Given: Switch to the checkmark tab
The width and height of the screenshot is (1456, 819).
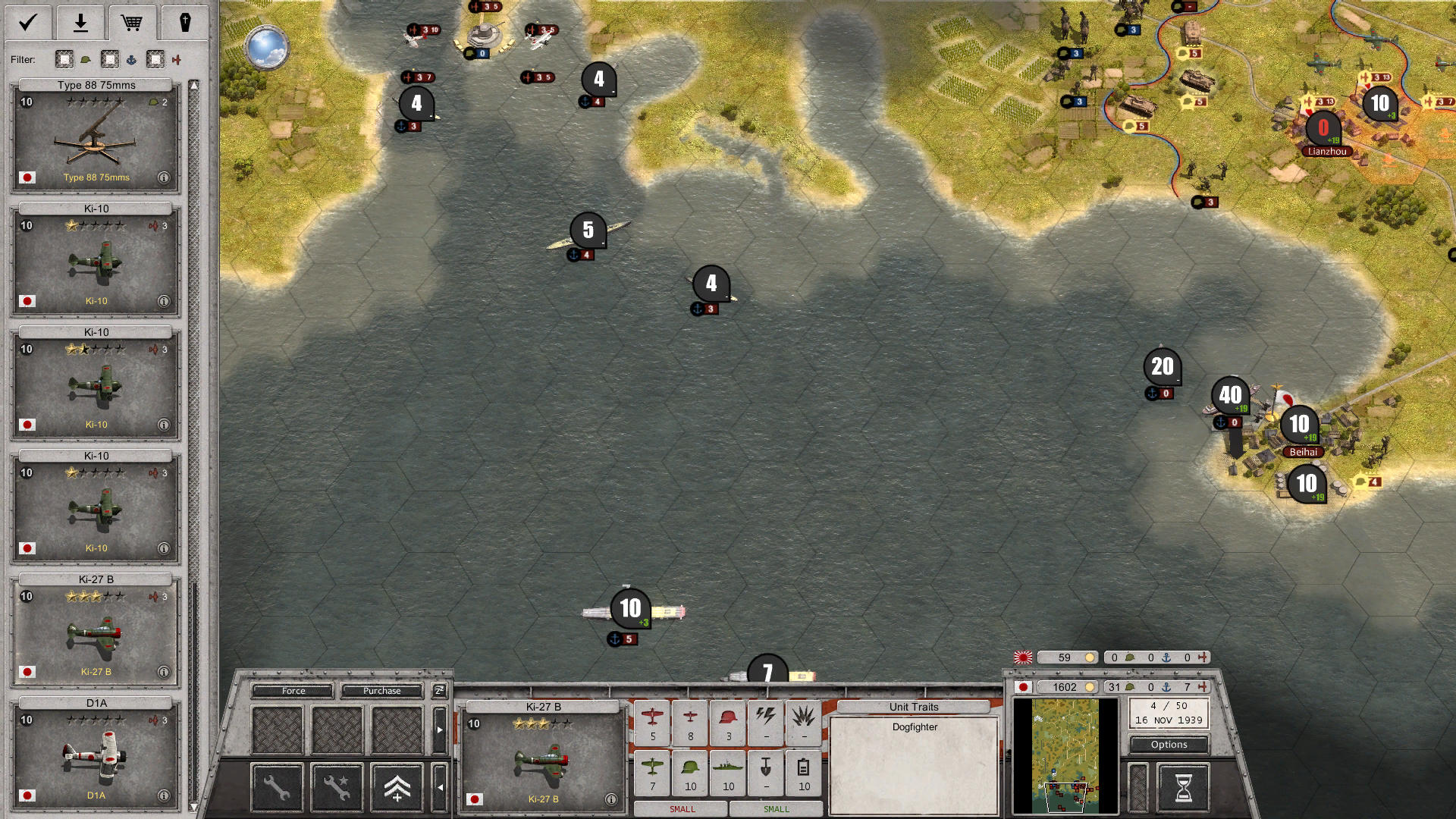Looking at the screenshot, I should [28, 23].
